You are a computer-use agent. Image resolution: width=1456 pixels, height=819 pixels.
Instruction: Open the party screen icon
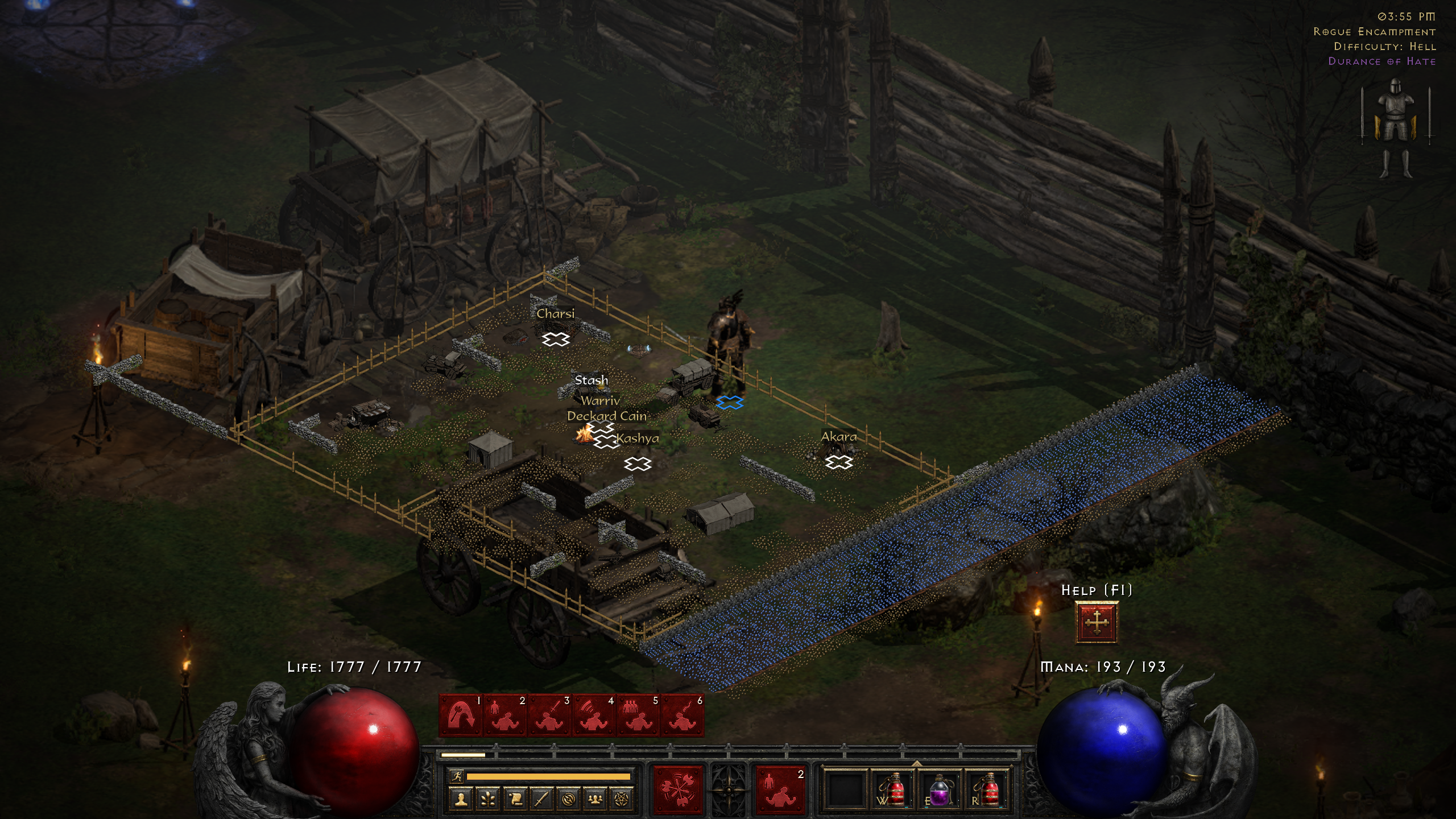pyautogui.click(x=595, y=800)
